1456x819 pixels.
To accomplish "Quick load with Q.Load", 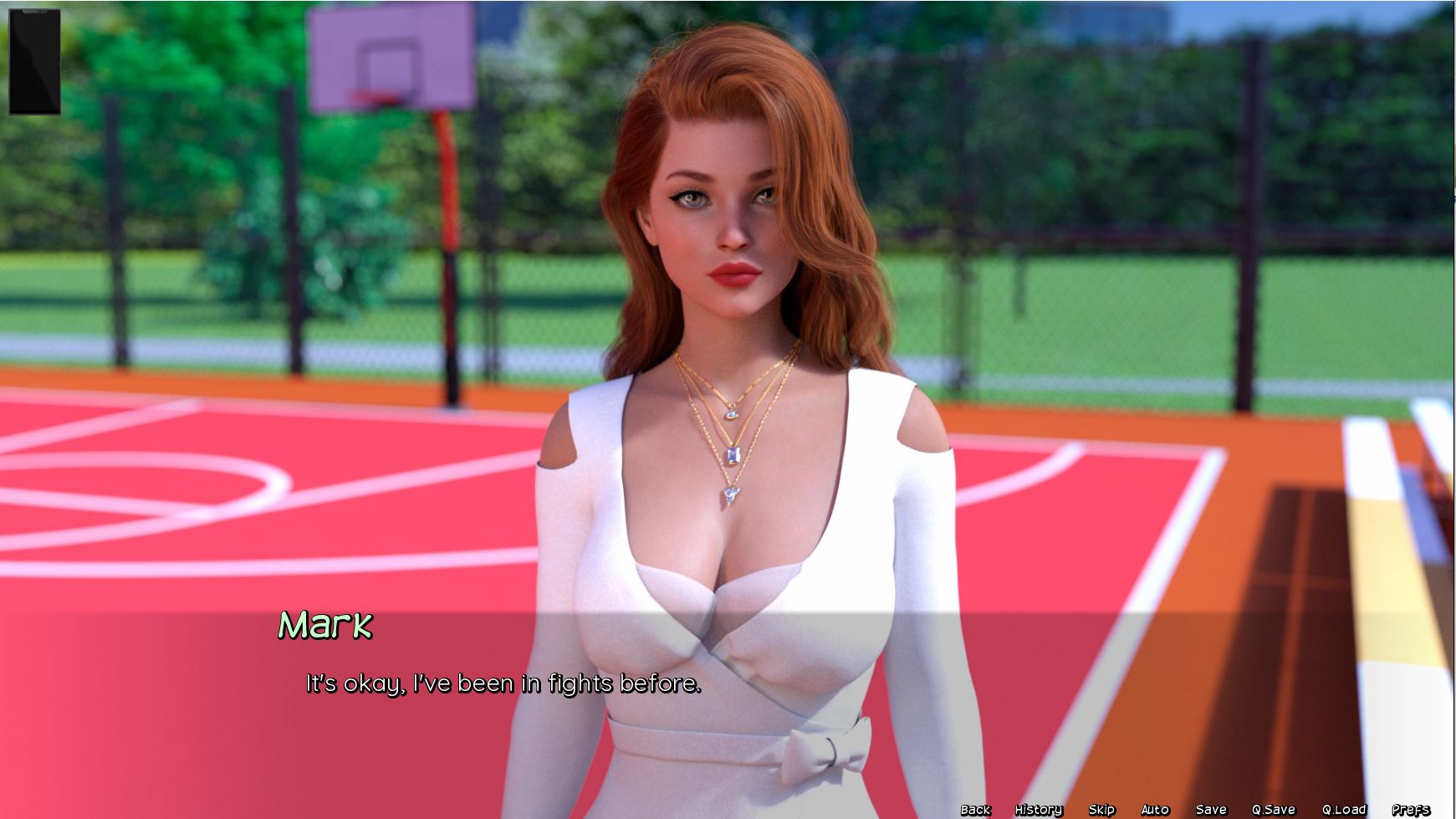I will pos(1344,809).
